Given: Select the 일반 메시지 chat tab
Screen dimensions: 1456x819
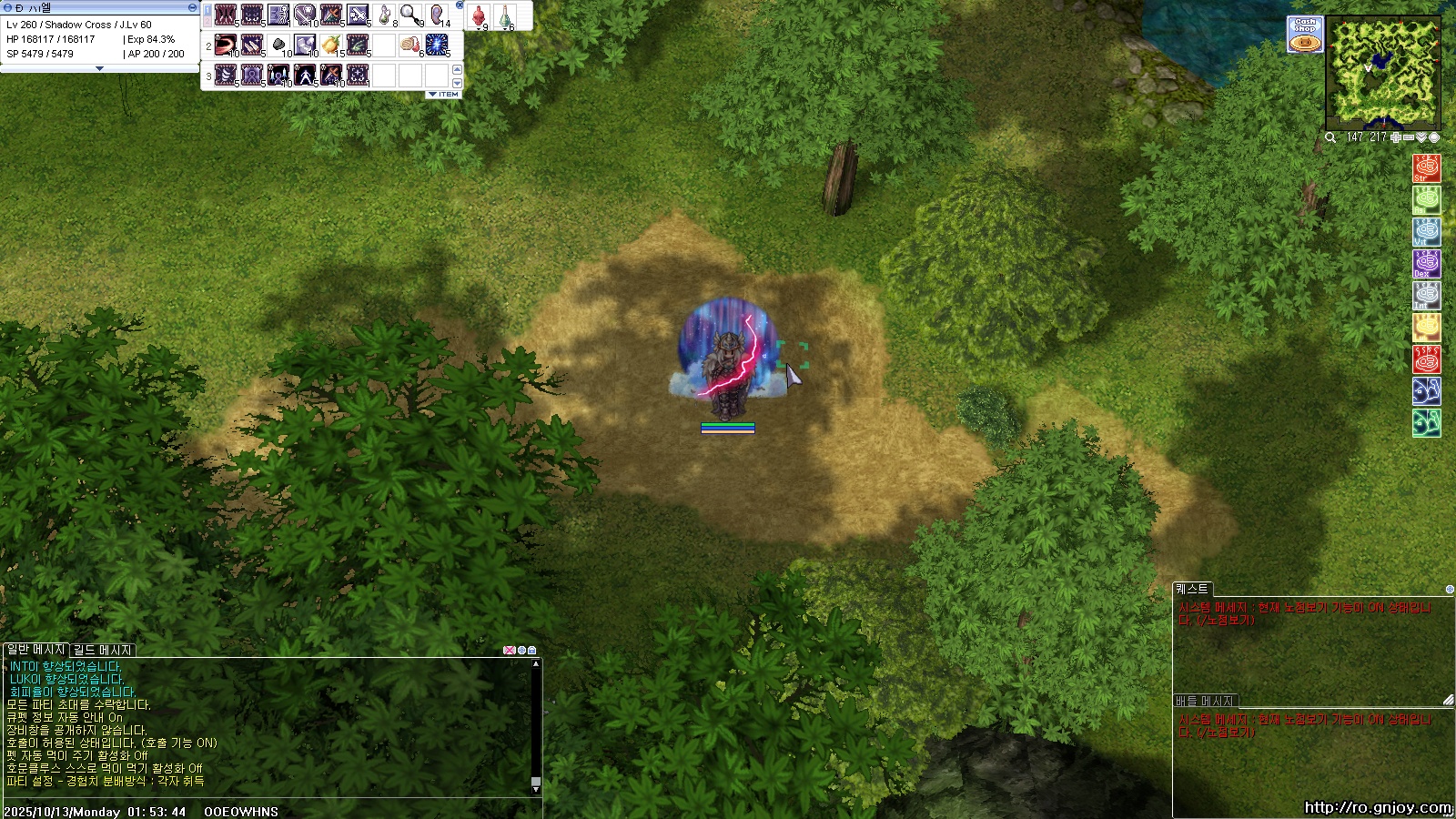Looking at the screenshot, I should pos(36,650).
